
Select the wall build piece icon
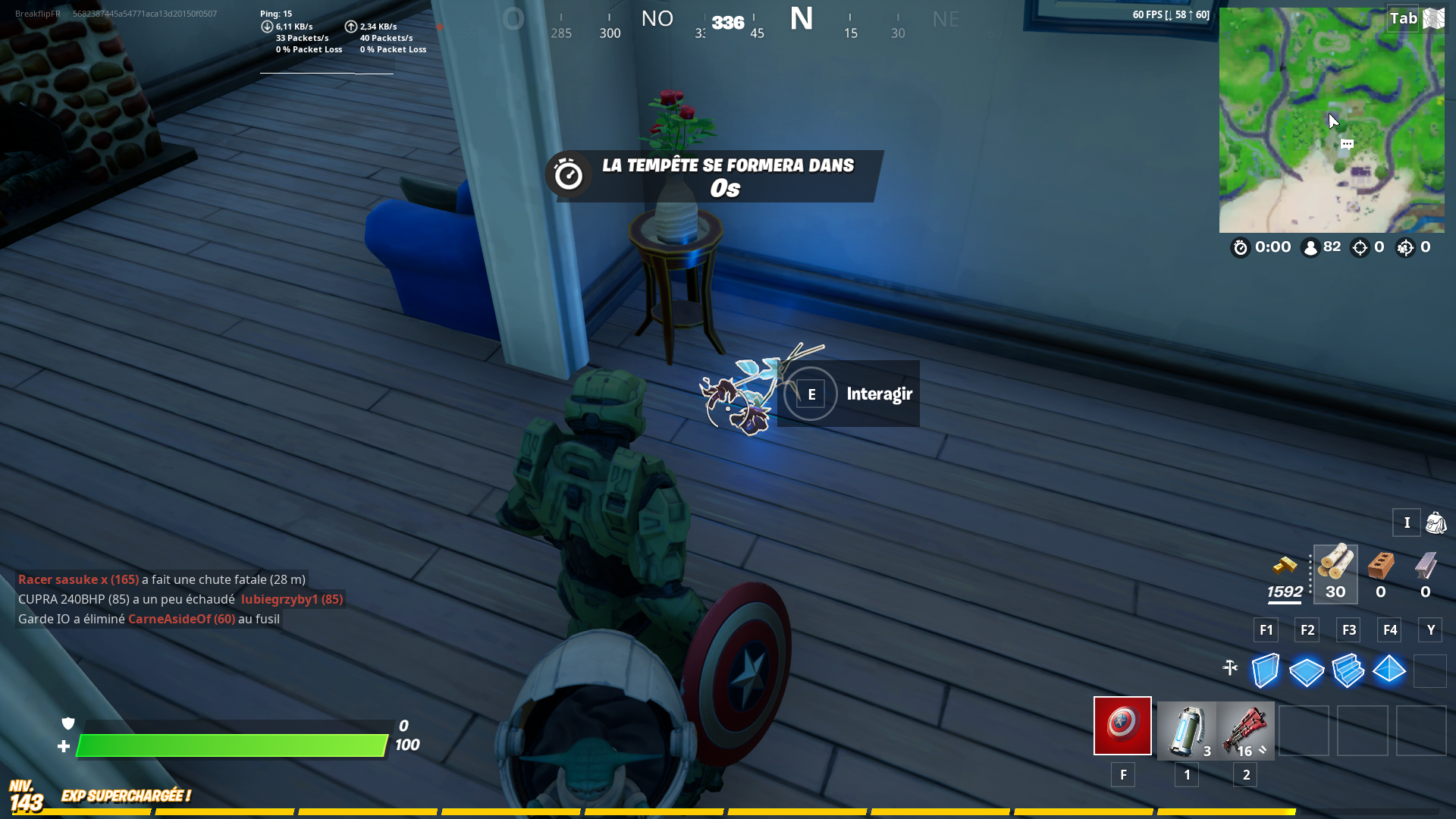pos(1265,670)
